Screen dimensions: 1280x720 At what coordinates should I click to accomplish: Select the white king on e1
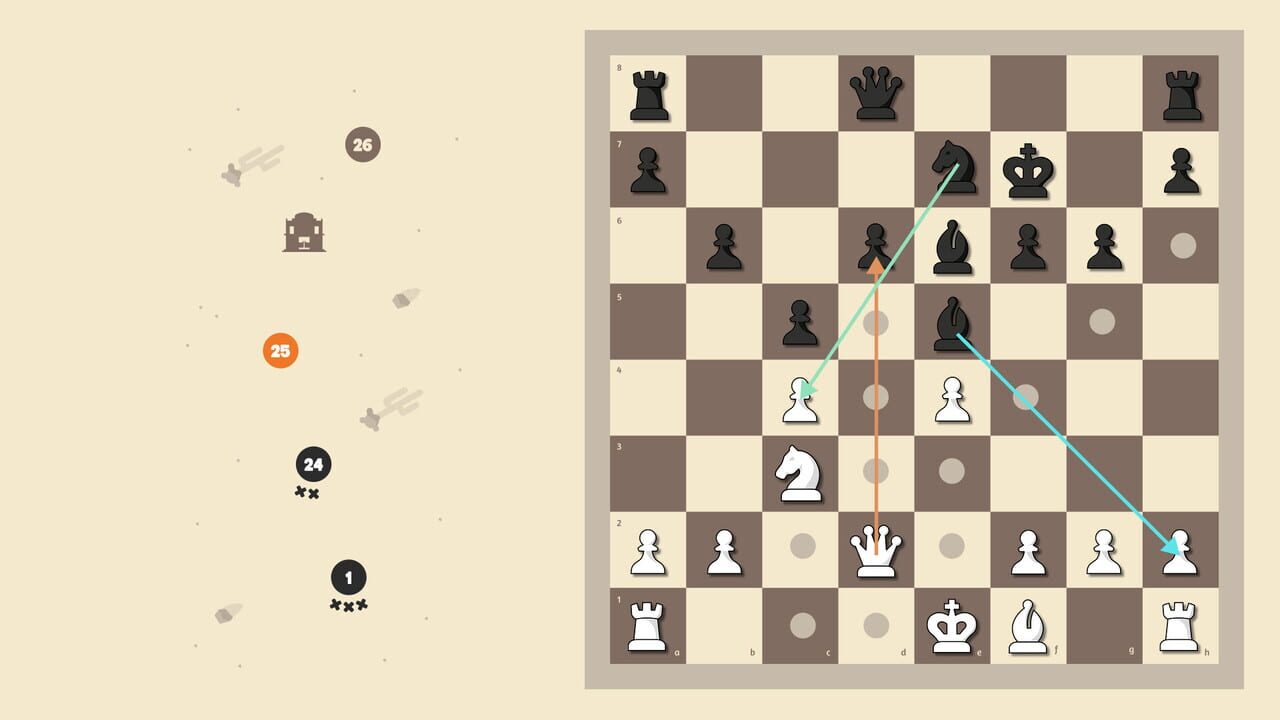[x=952, y=626]
